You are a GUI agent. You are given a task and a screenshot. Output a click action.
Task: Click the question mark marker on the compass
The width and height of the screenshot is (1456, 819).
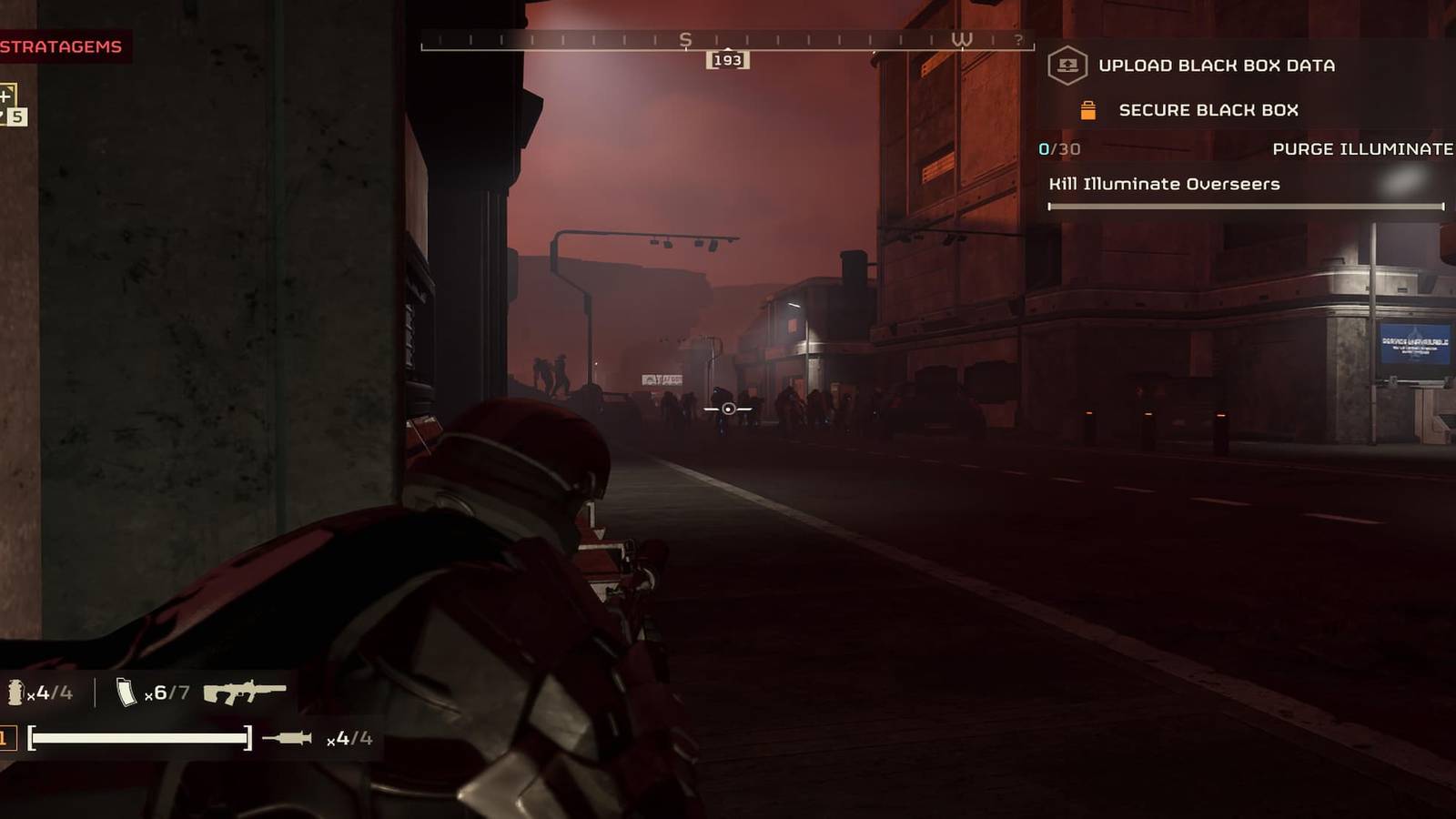pos(1020,39)
